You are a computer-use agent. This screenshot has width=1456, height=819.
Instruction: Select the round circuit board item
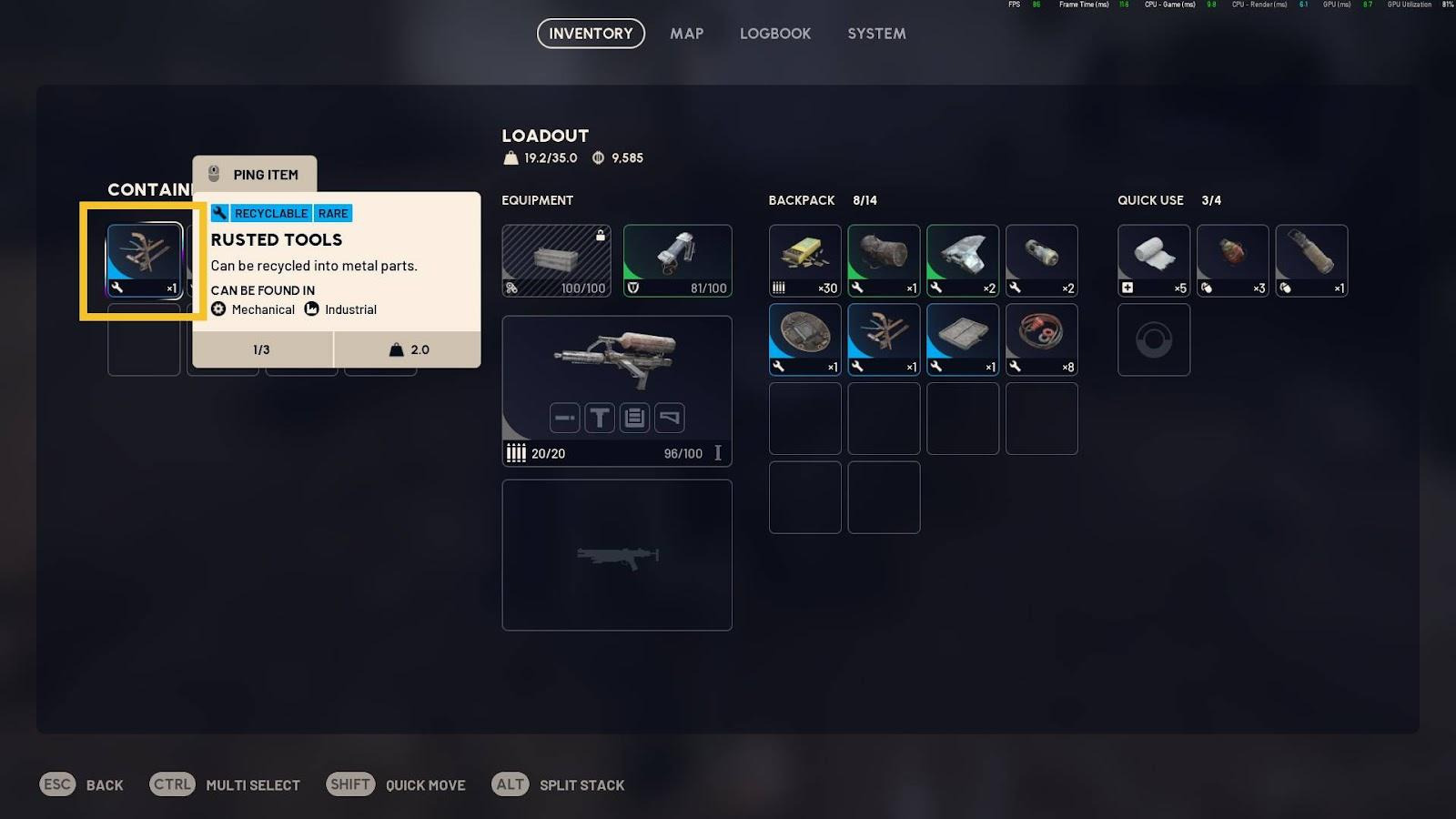804,339
